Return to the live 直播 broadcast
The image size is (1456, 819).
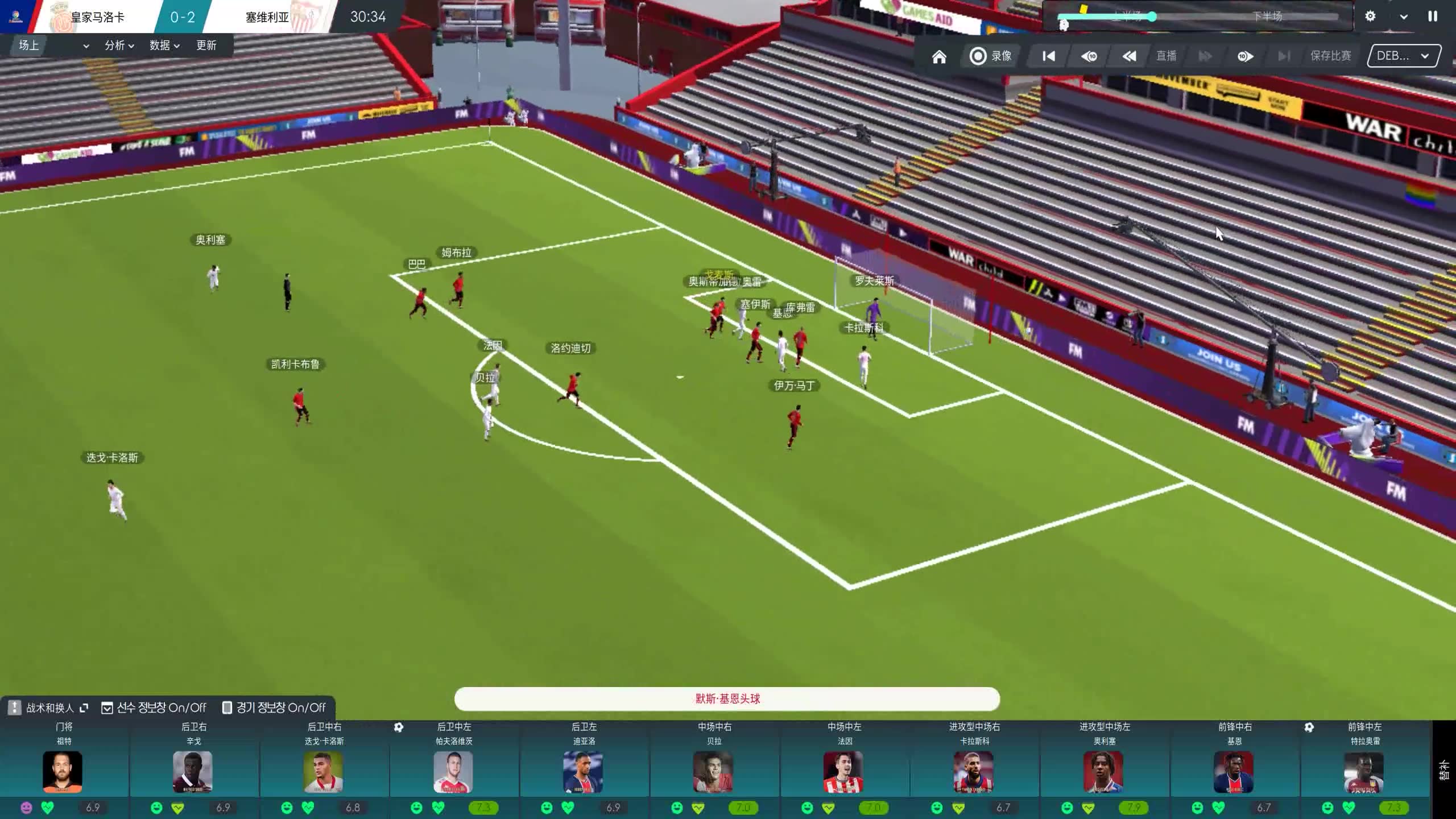pyautogui.click(x=1166, y=56)
